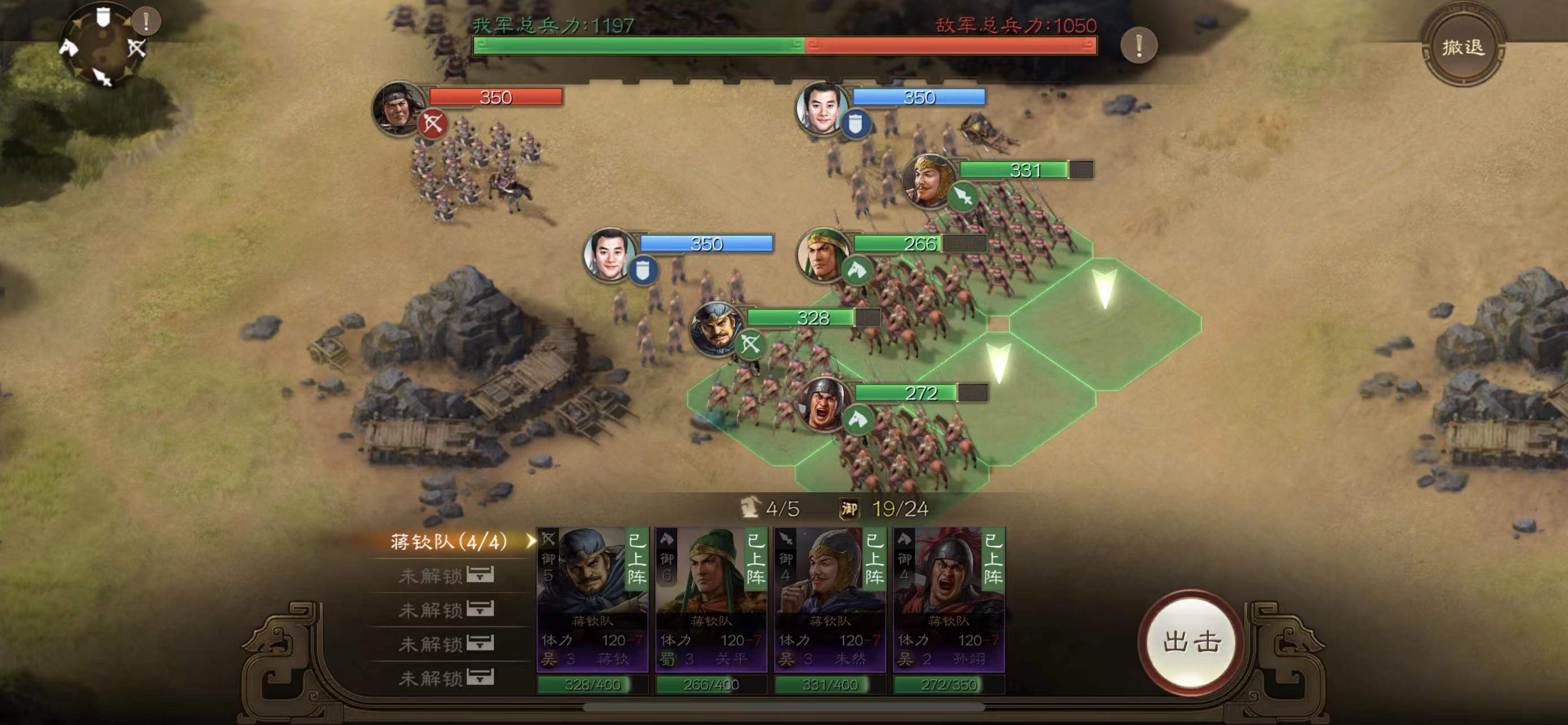Choose the 孙翊 general card
The width and height of the screenshot is (1568, 725).
point(949,600)
